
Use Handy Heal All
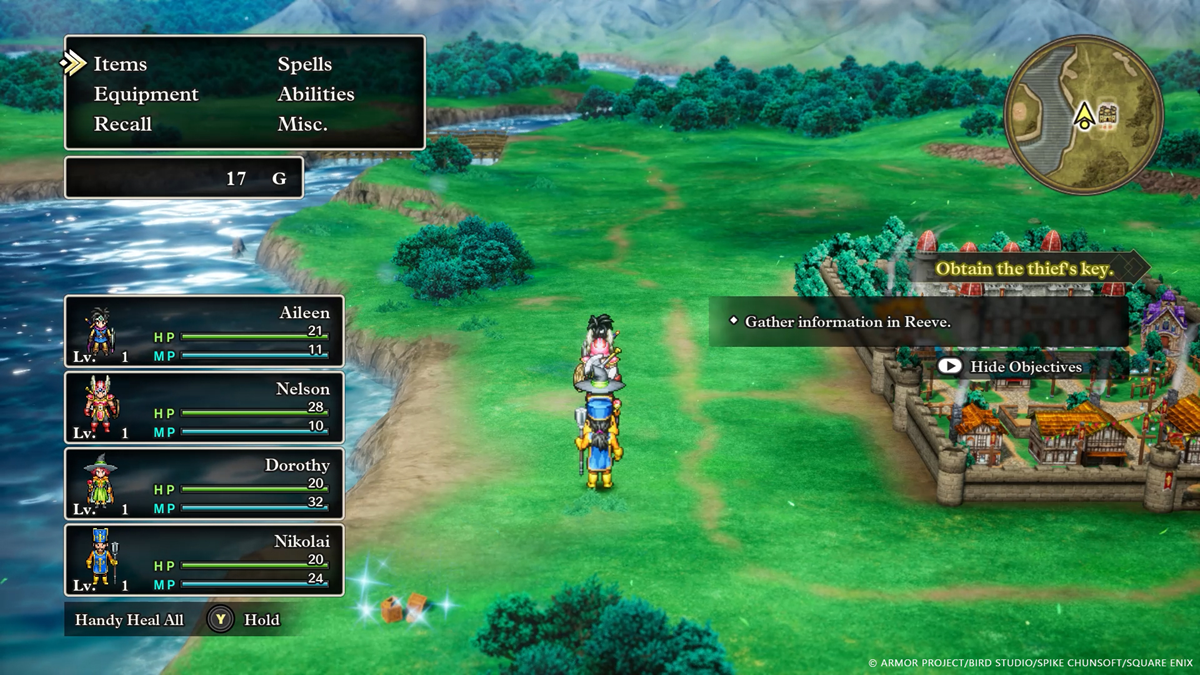[x=130, y=620]
